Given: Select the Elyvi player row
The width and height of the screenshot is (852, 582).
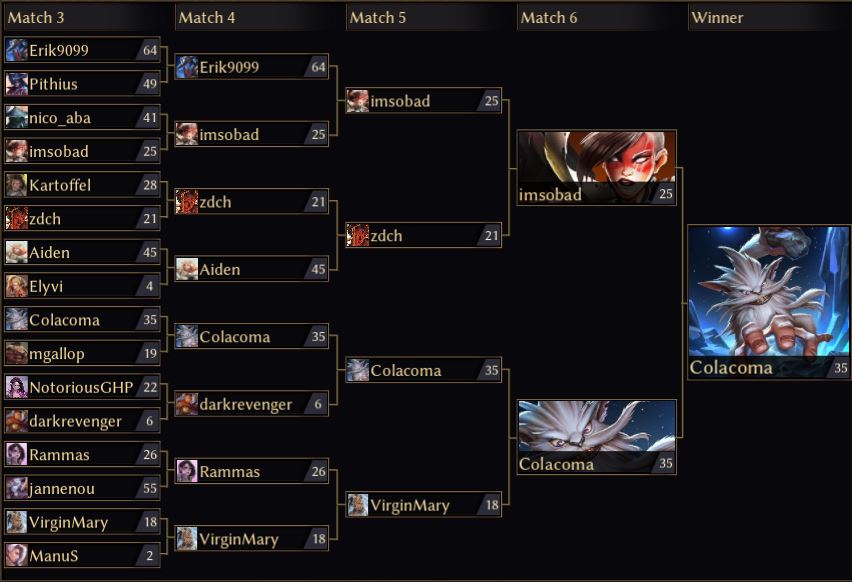Looking at the screenshot, I should (x=82, y=286).
